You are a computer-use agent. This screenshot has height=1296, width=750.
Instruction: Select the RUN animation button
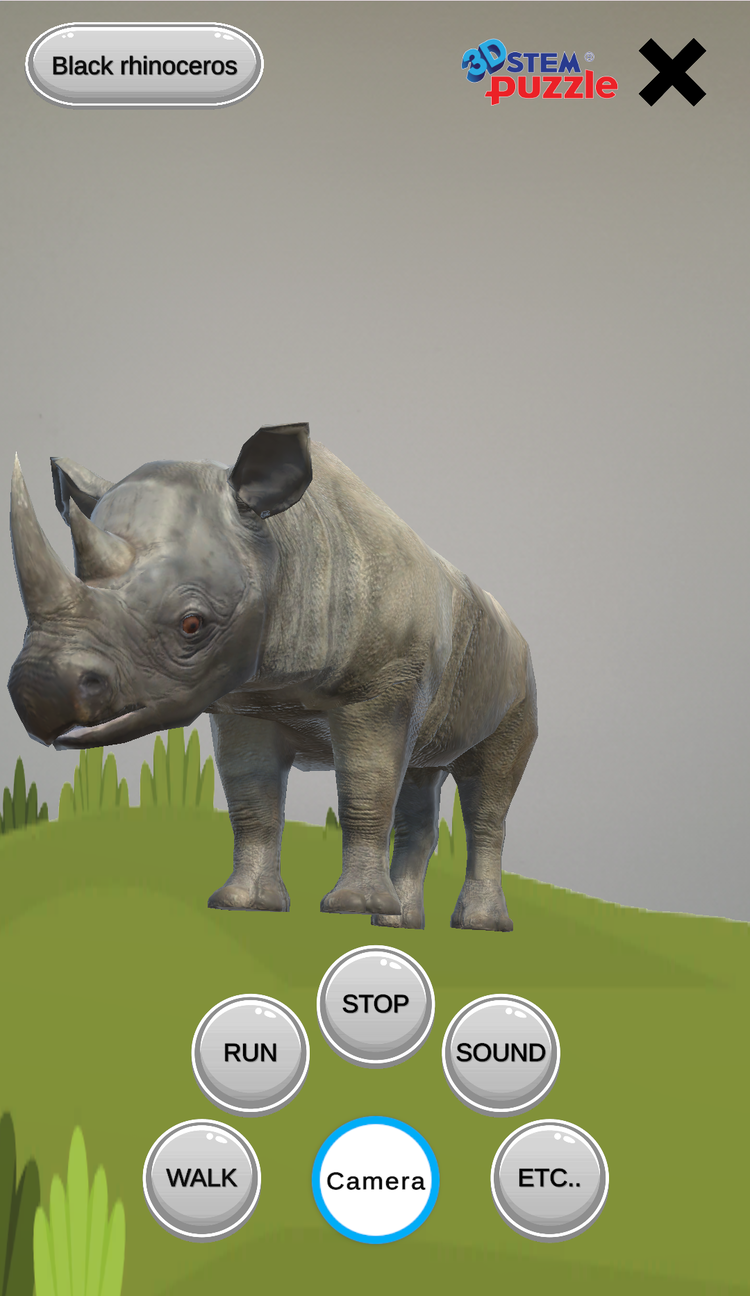[250, 1053]
